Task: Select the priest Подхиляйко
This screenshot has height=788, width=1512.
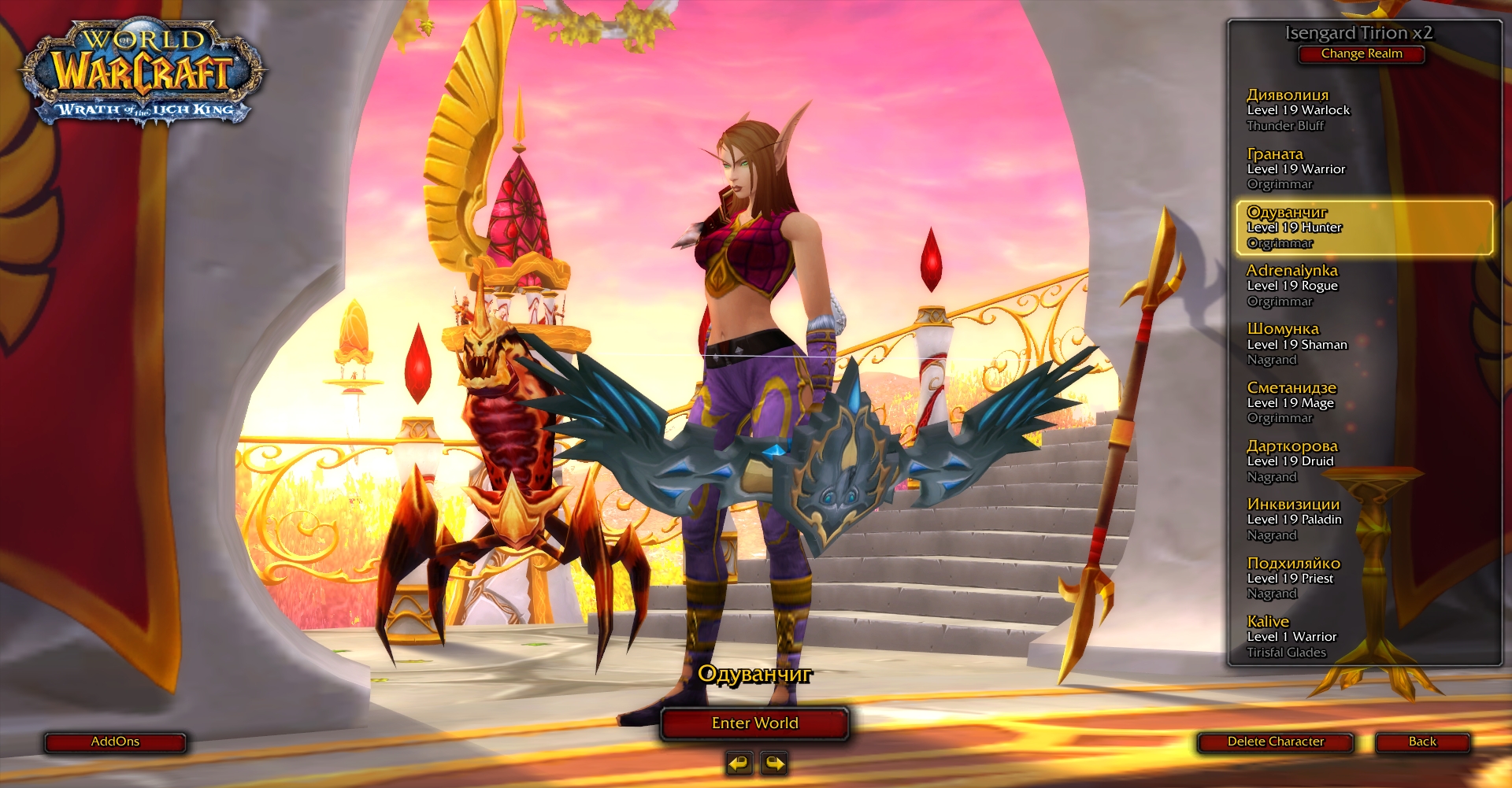Action: click(x=1299, y=579)
